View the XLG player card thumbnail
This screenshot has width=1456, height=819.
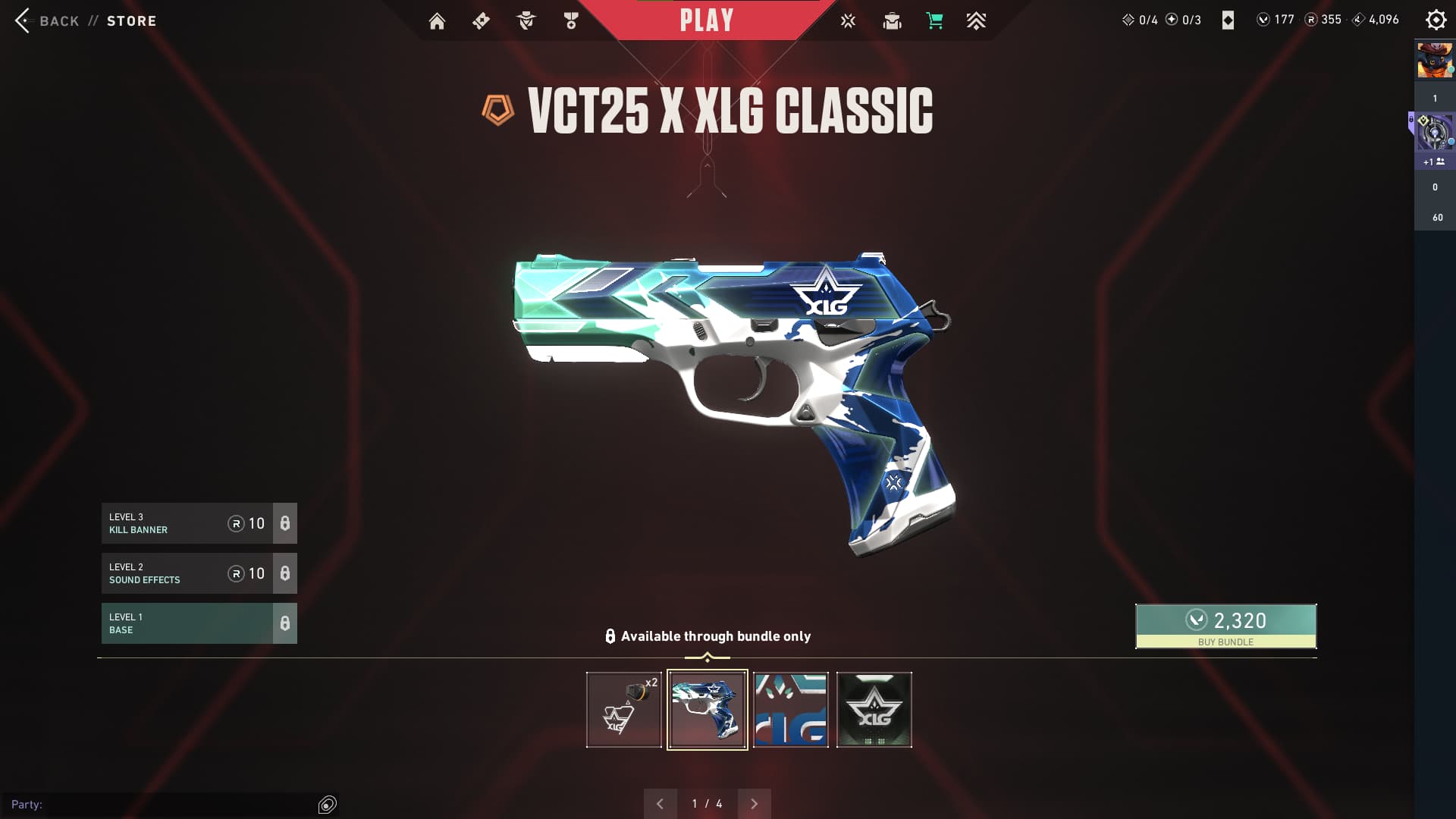coord(791,710)
